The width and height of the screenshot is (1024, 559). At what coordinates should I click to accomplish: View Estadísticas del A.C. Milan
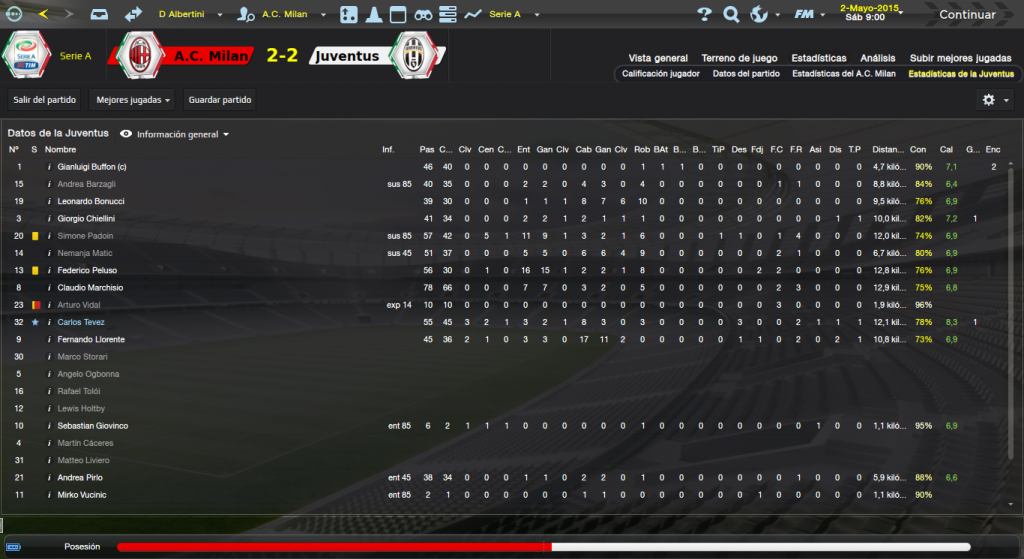[843, 74]
